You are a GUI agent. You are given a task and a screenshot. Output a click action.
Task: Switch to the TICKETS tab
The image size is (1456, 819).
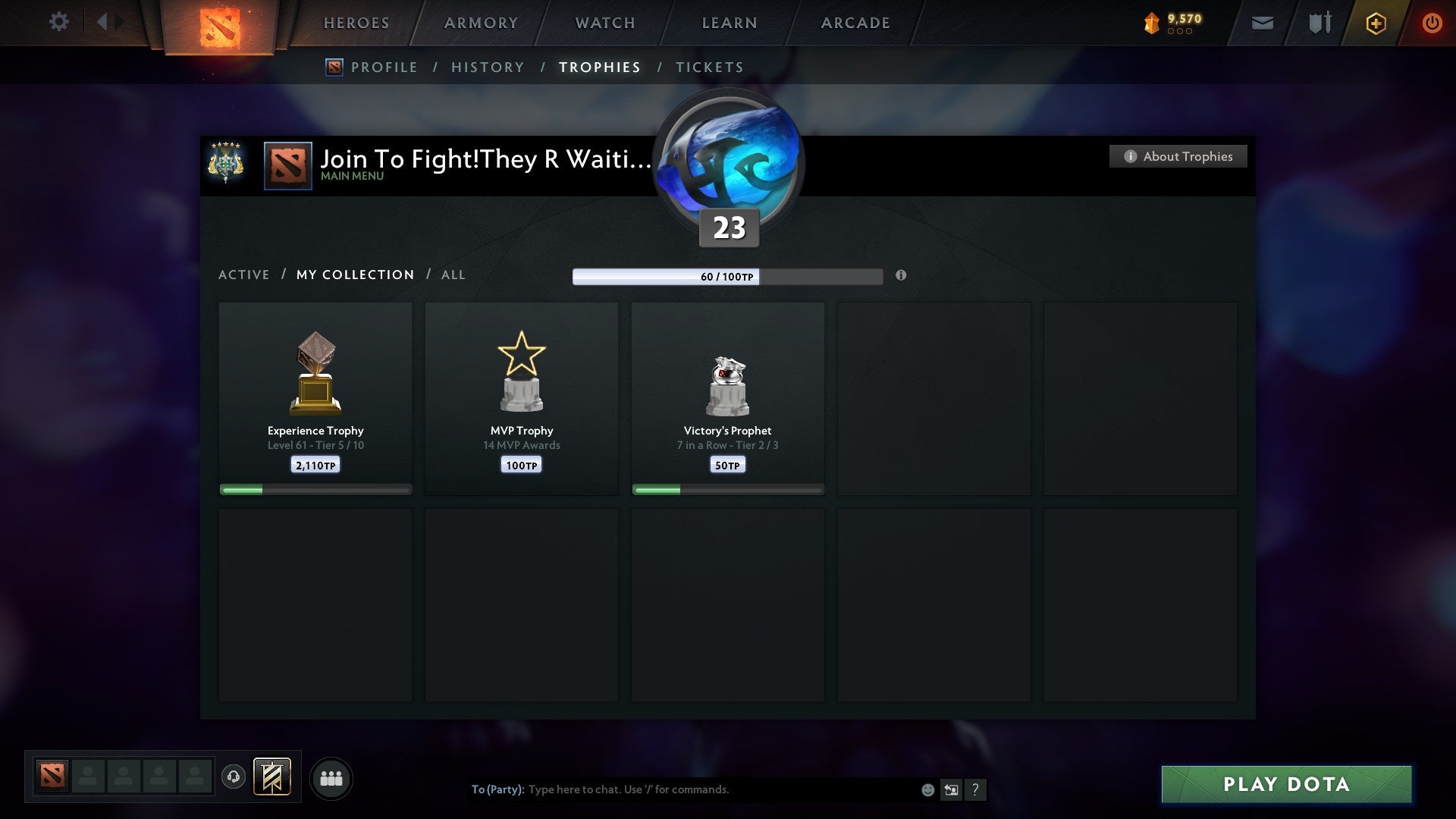click(x=708, y=67)
